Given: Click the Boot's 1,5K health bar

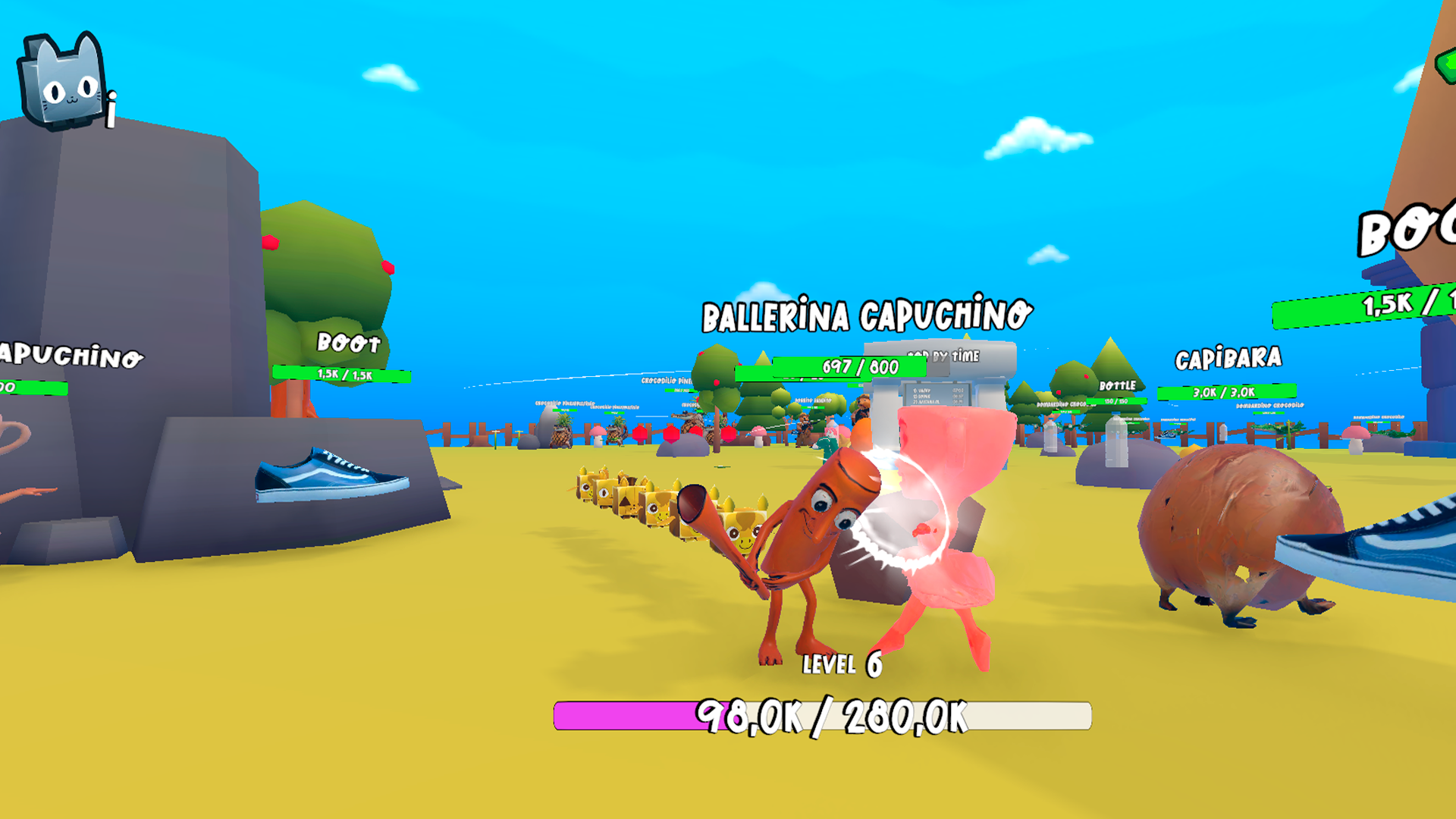Looking at the screenshot, I should [344, 373].
